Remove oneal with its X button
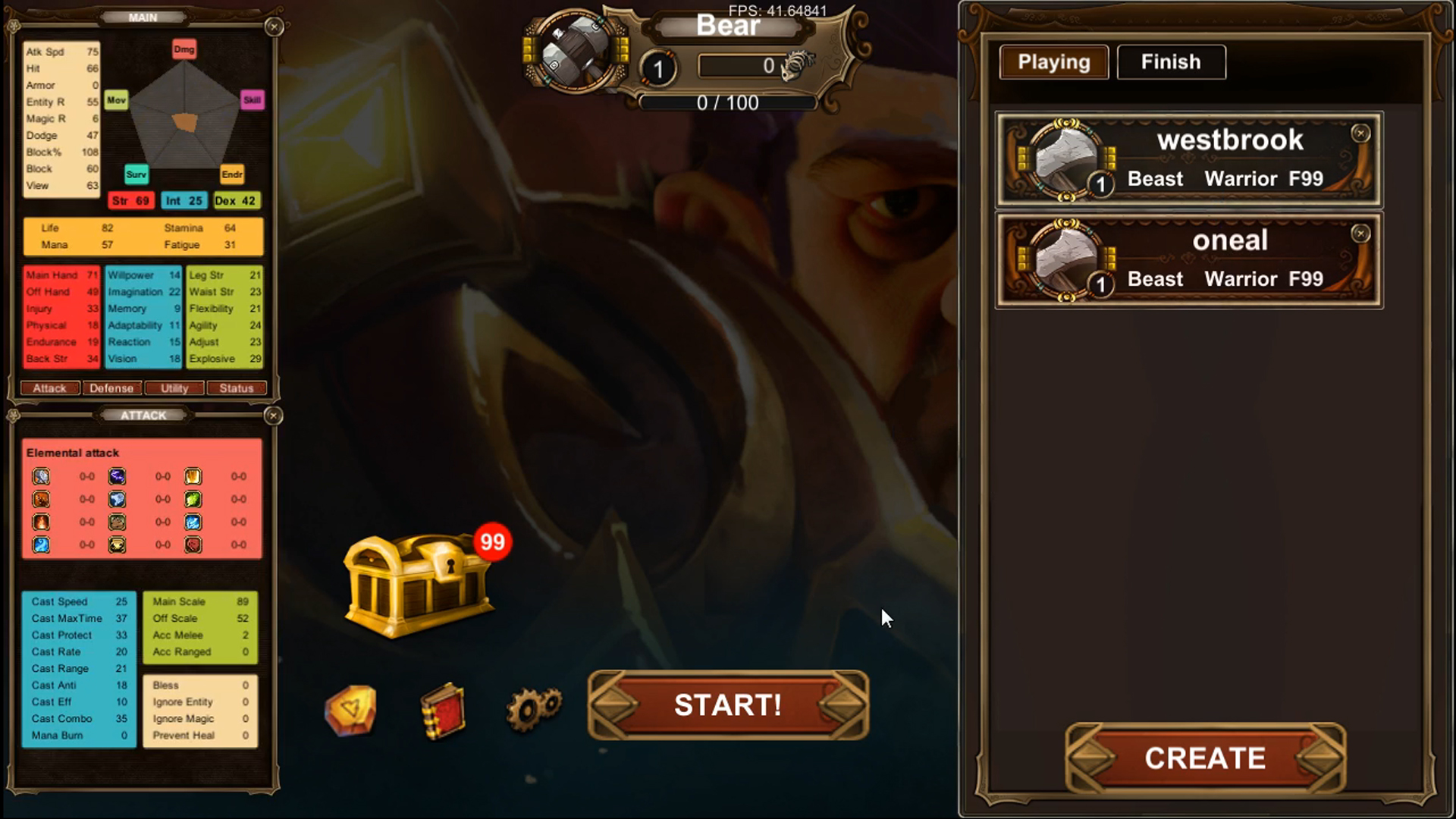The image size is (1456, 819). tap(1360, 234)
